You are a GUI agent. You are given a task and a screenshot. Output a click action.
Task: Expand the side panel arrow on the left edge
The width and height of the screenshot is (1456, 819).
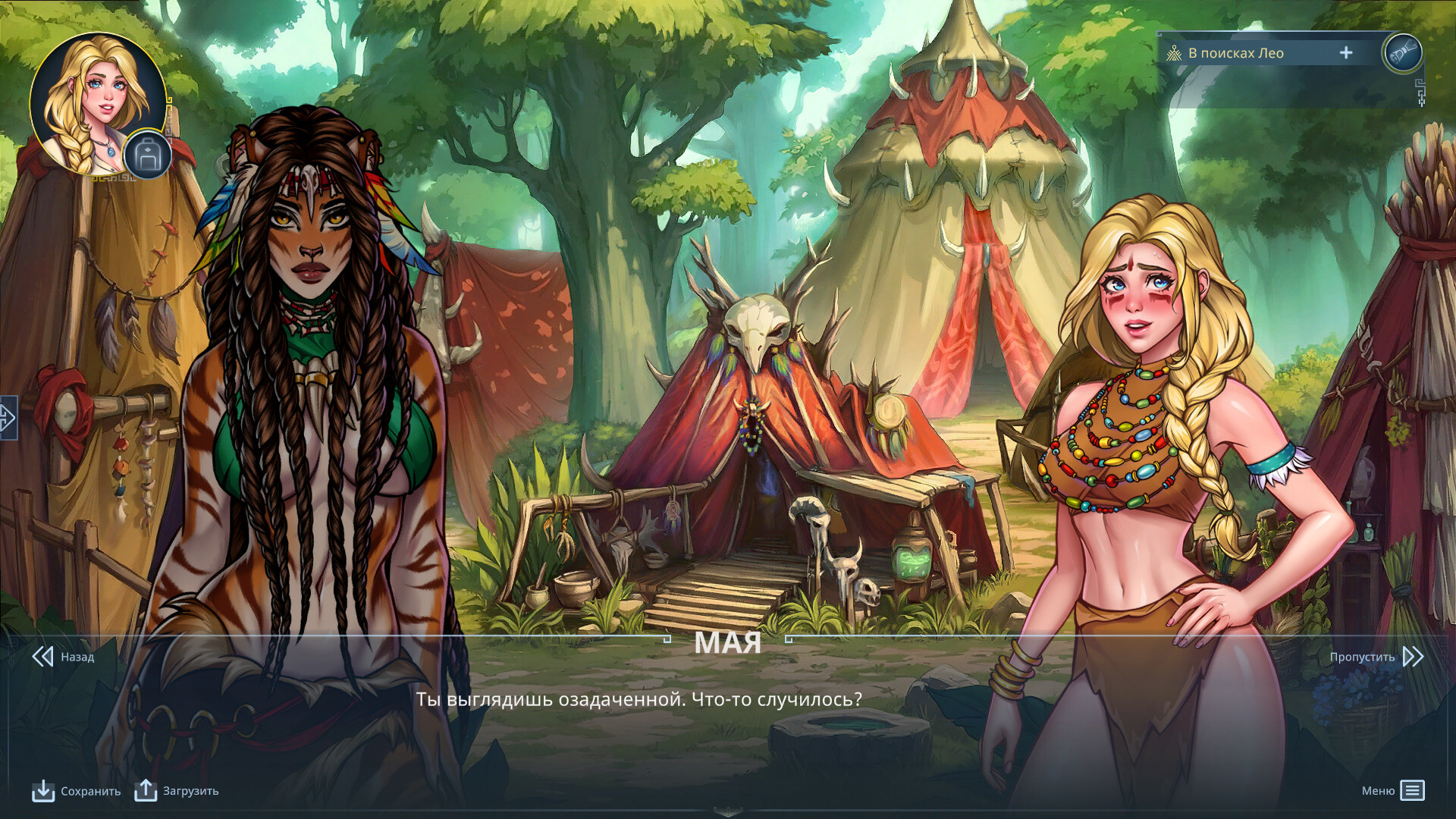[8, 416]
